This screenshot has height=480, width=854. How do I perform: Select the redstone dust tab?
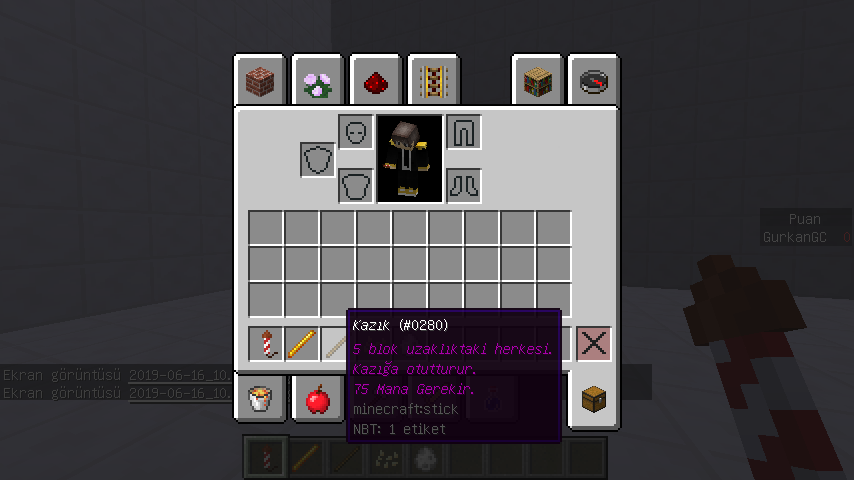pyautogui.click(x=376, y=81)
